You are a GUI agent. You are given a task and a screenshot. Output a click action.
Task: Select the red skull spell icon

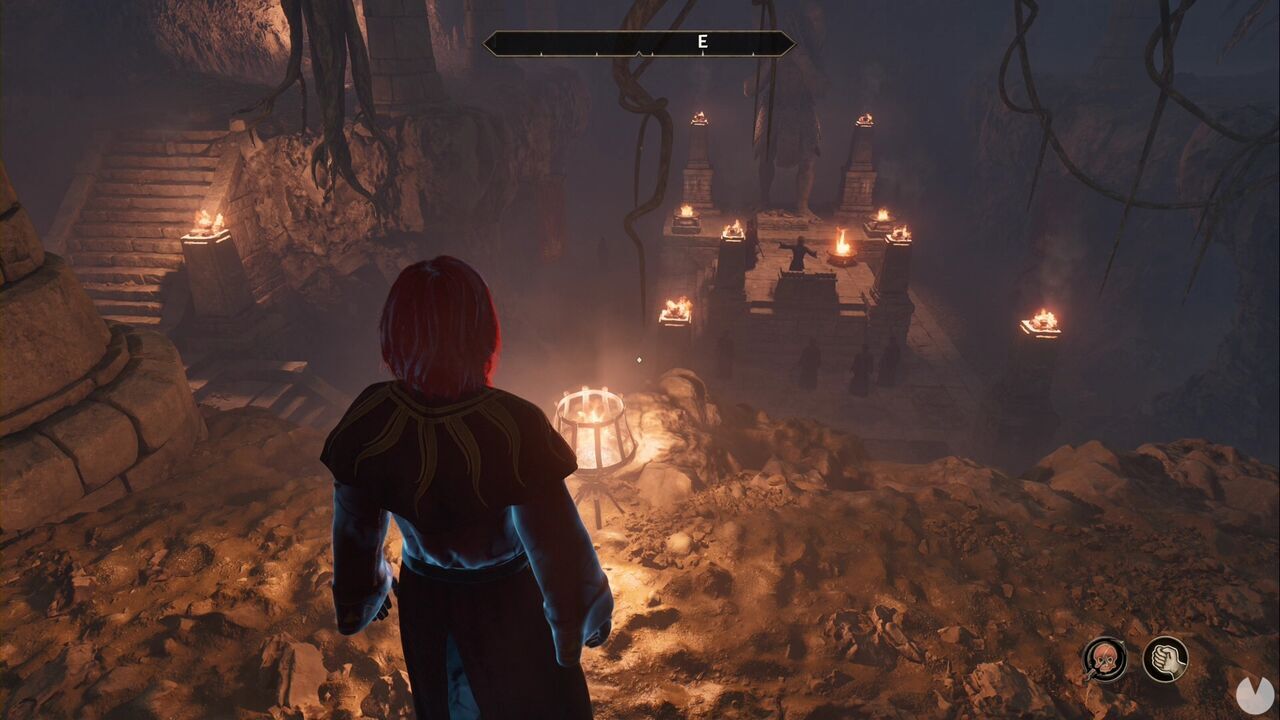[1104, 659]
